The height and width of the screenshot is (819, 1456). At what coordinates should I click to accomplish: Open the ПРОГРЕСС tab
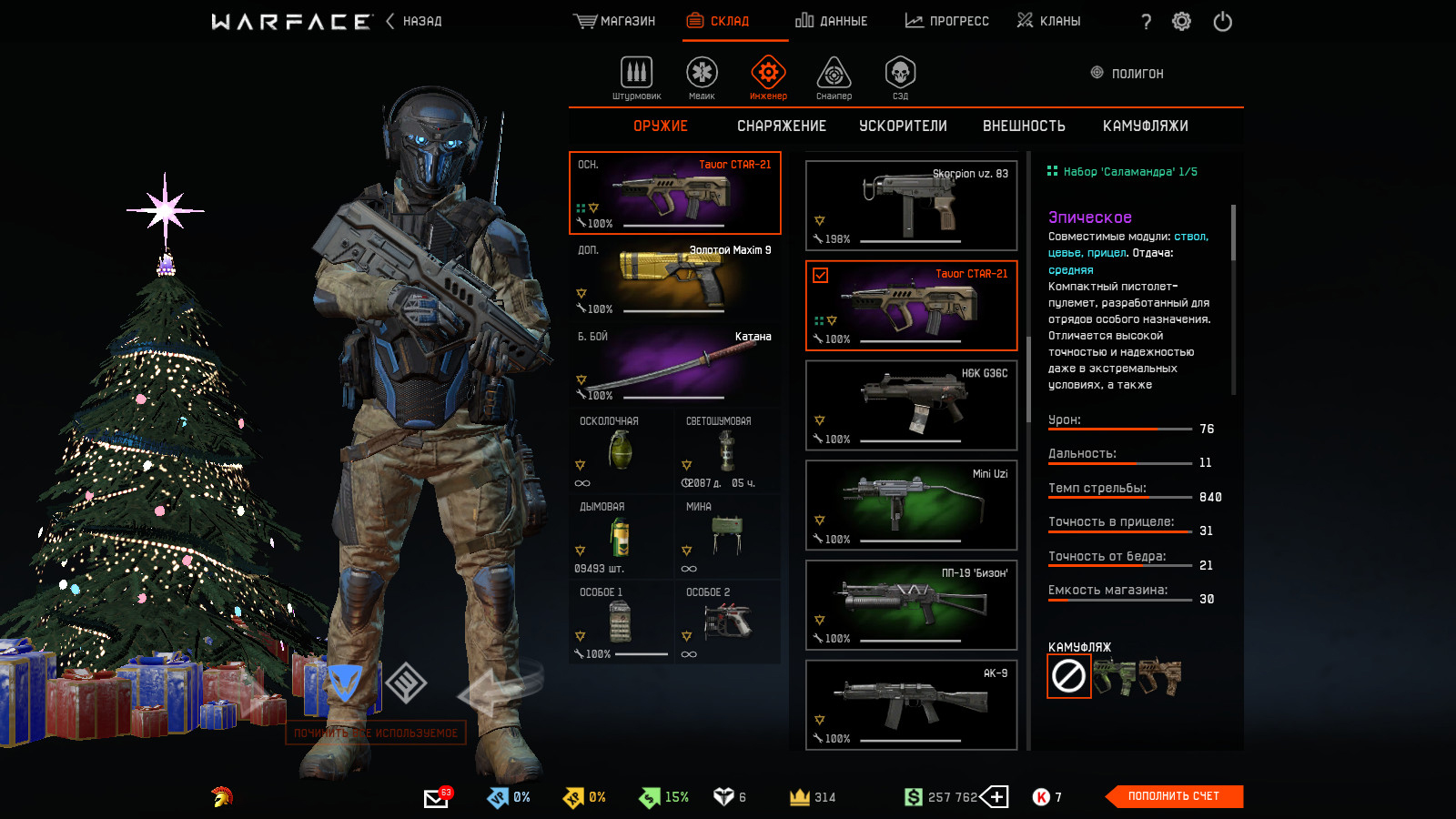[x=946, y=21]
